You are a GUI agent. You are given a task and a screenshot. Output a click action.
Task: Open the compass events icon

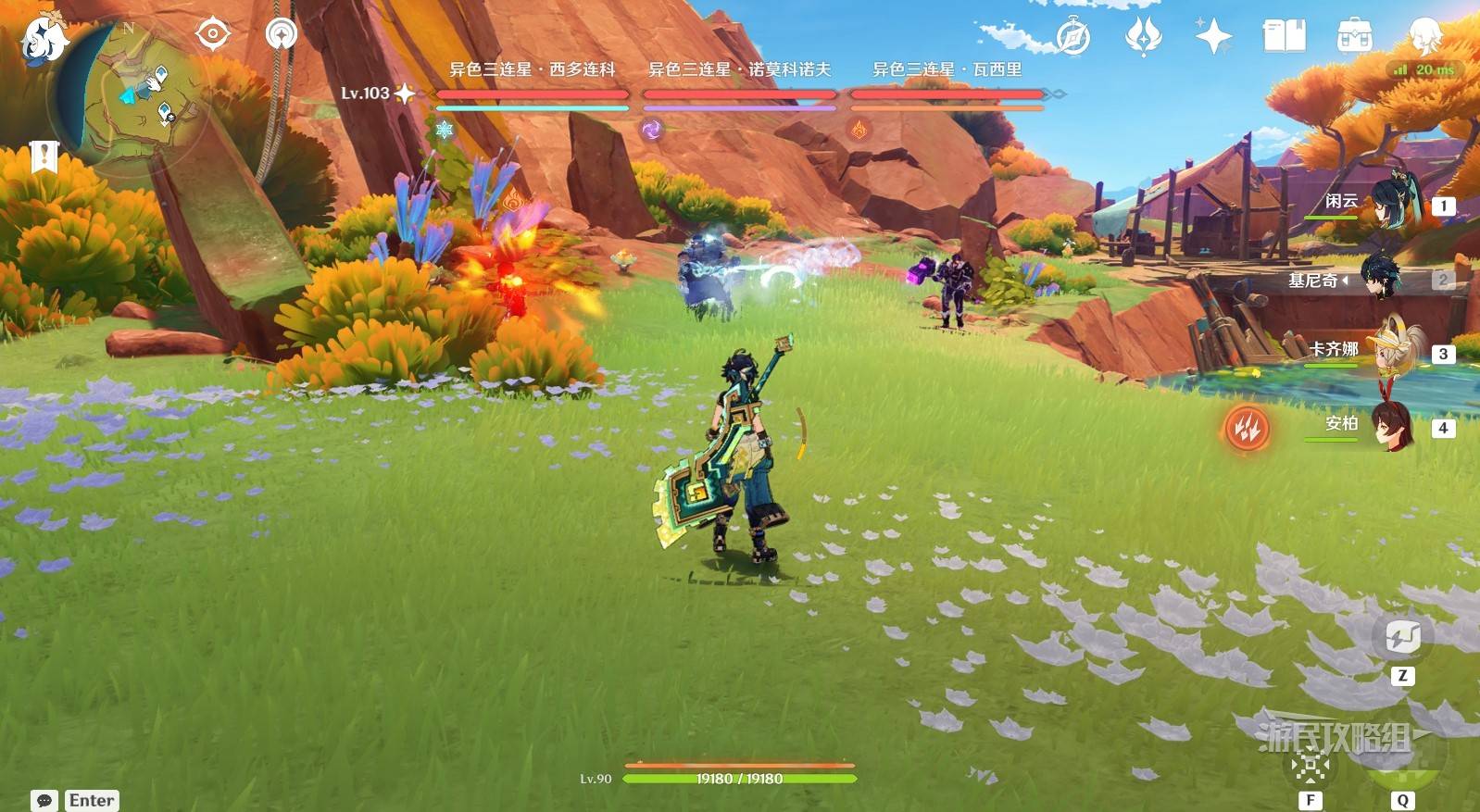tap(1073, 38)
